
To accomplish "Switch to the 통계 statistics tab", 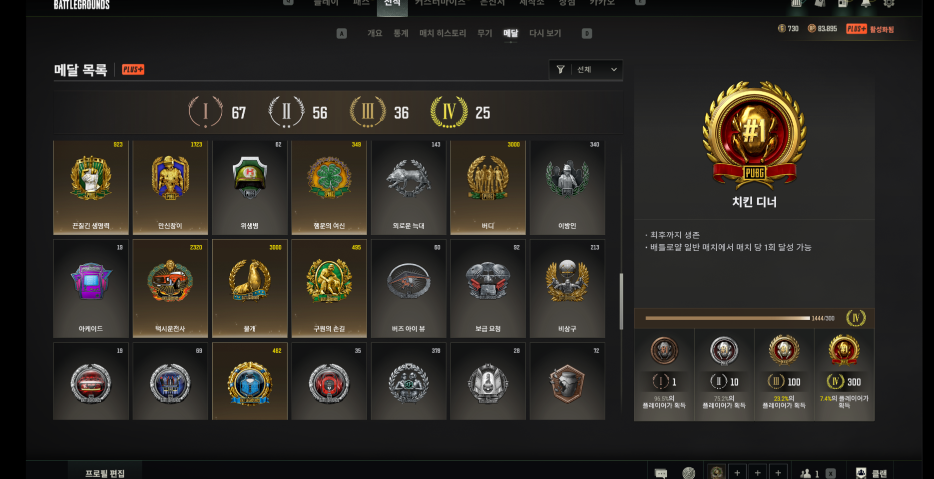I will point(401,33).
